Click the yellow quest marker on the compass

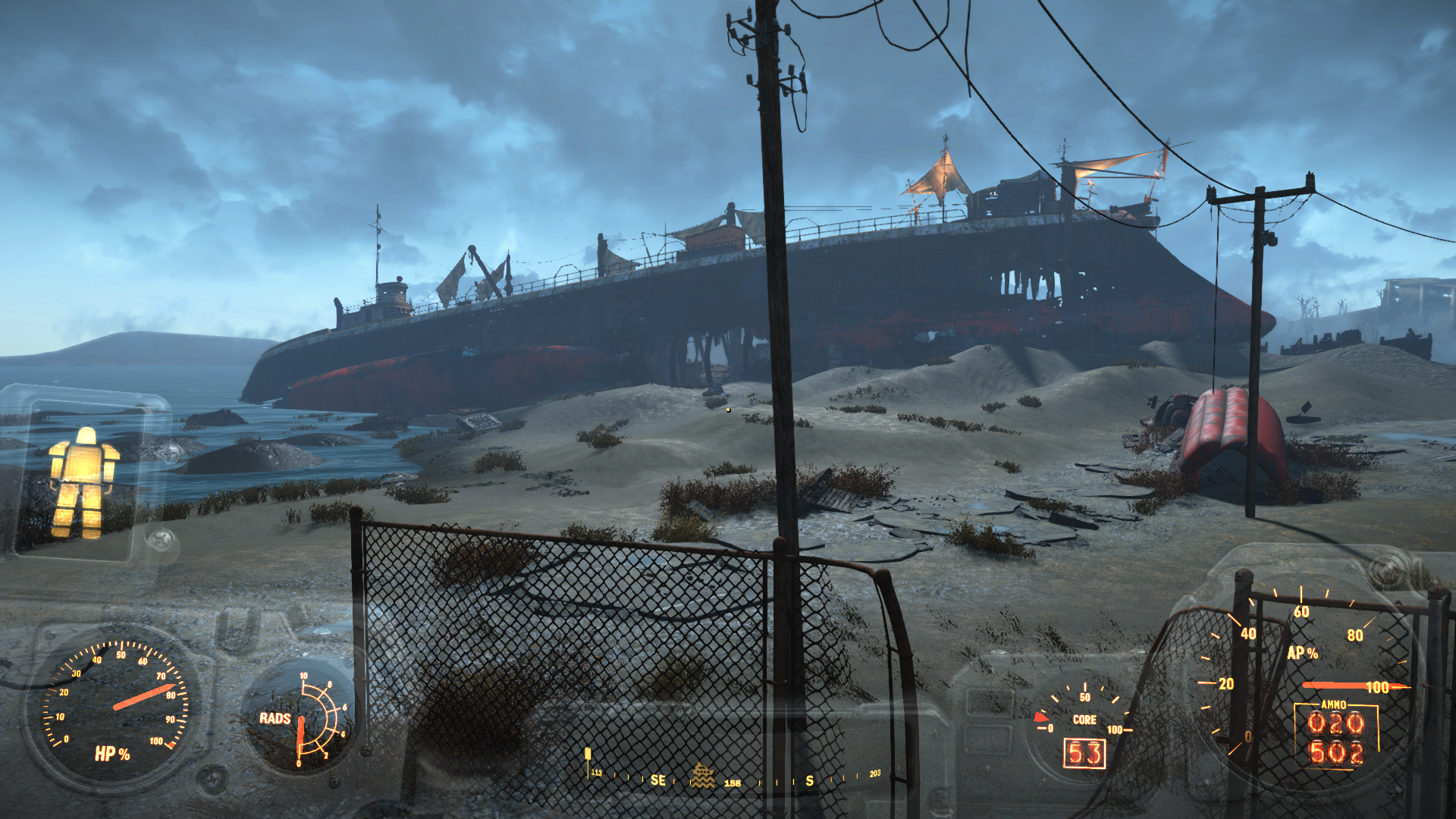588,755
